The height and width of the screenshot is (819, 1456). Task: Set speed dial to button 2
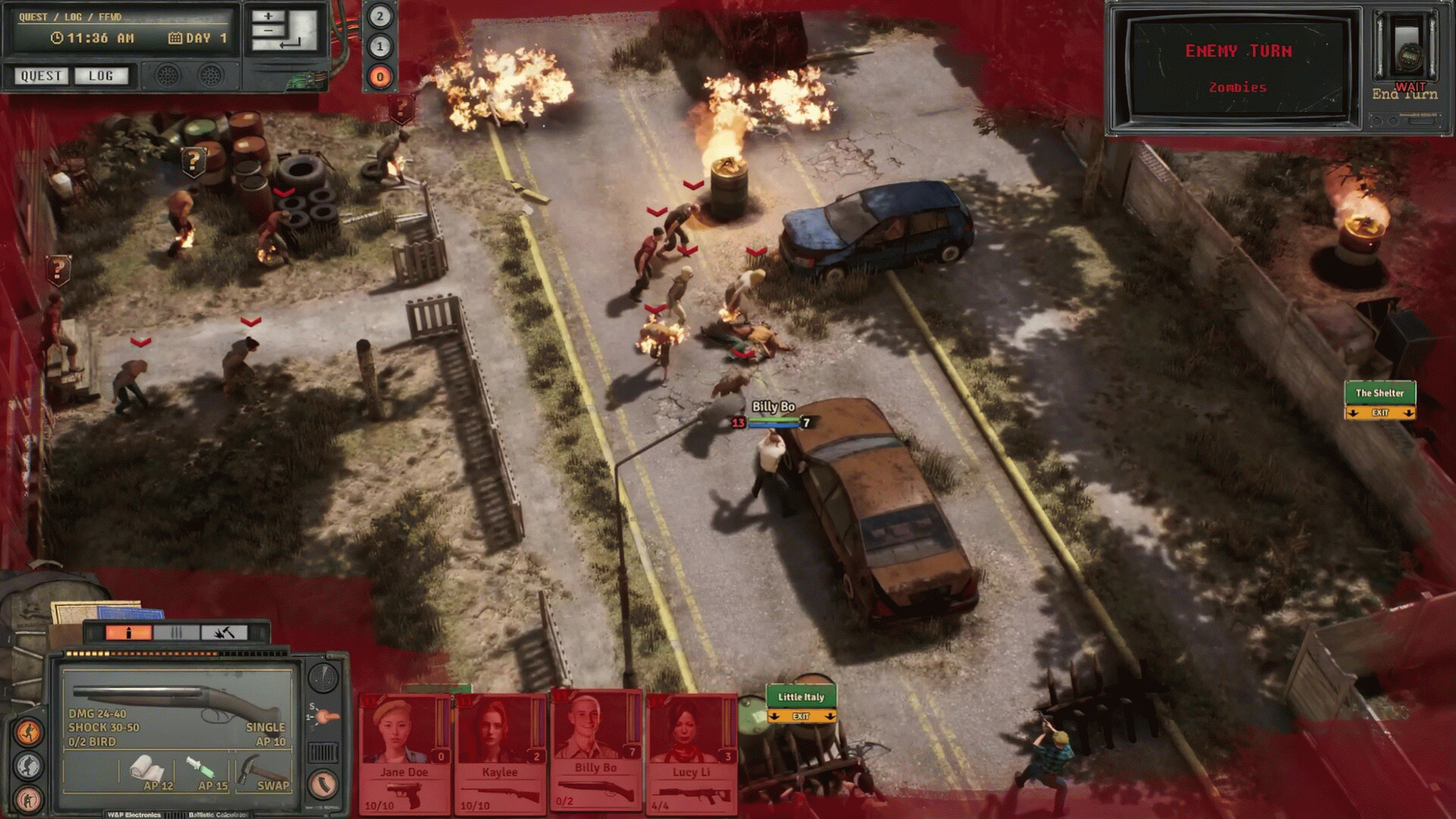click(380, 17)
